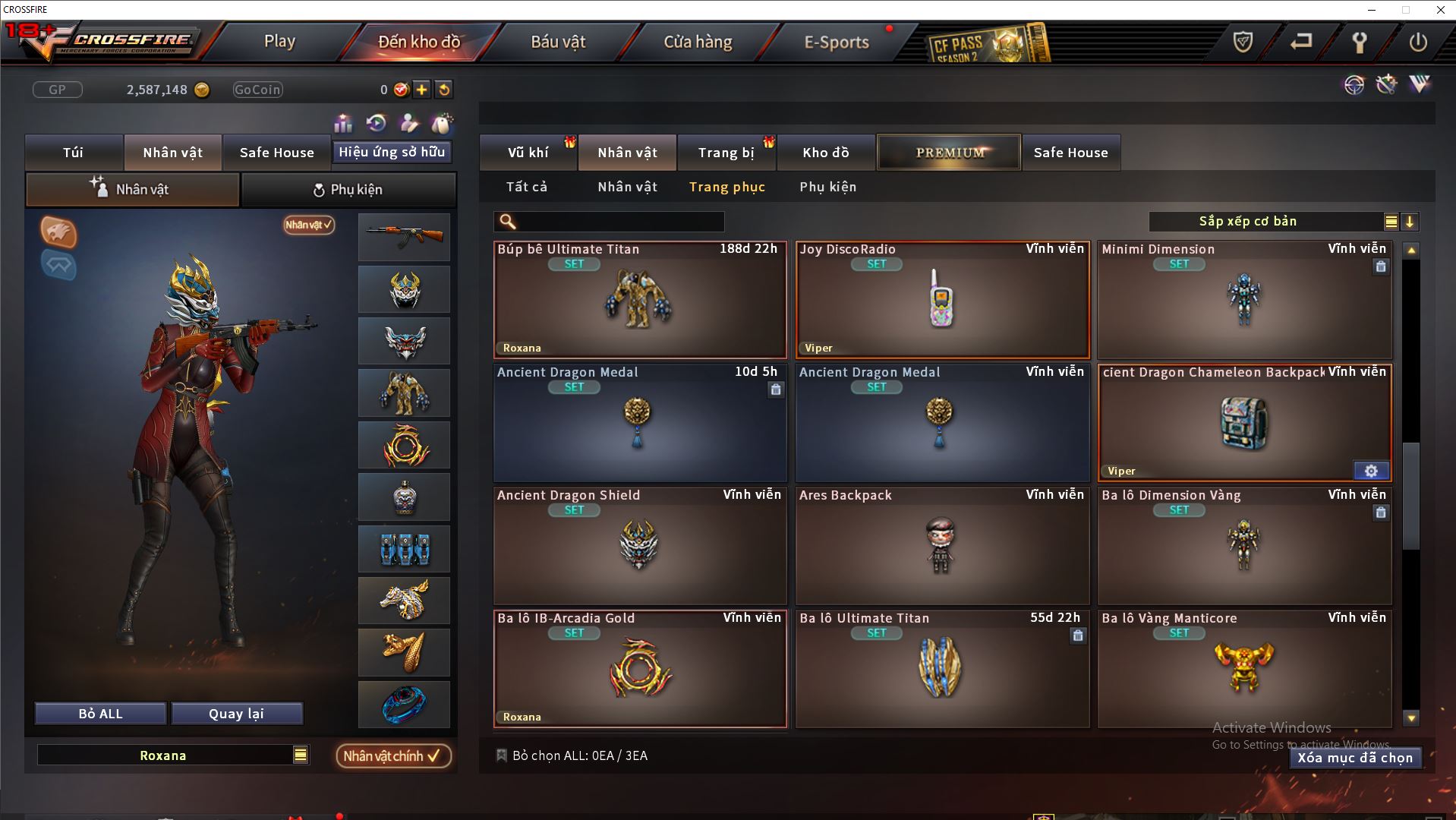The height and width of the screenshot is (820, 1456).
Task: Go to the Báu vật menu
Action: click(558, 42)
